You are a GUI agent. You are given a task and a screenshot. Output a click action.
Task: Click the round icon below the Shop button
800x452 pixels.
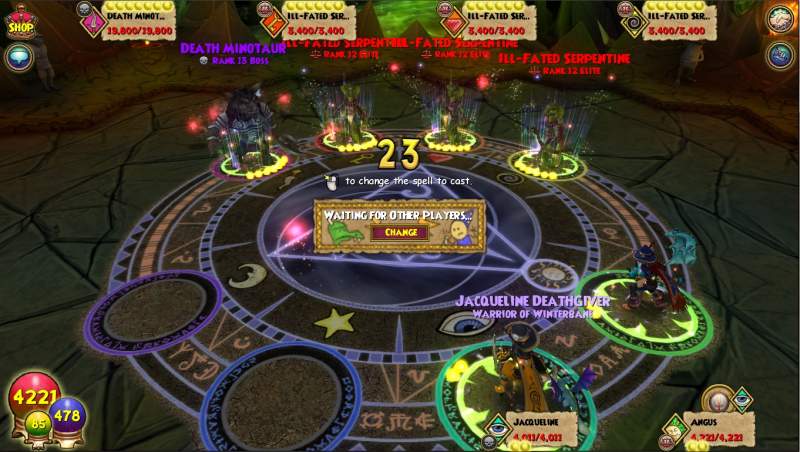19,59
